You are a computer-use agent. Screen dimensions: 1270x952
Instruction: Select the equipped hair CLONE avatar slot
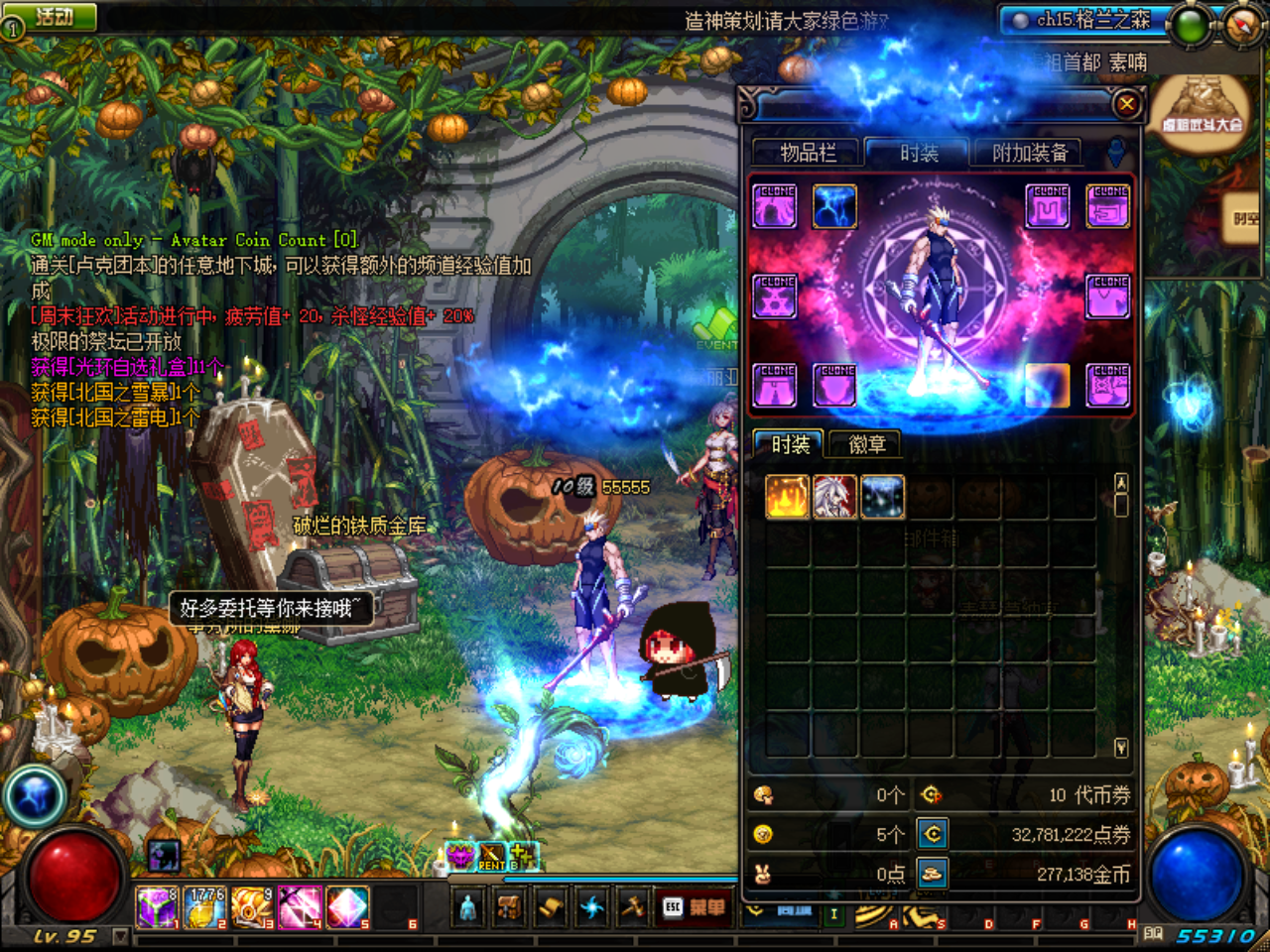pos(775,205)
